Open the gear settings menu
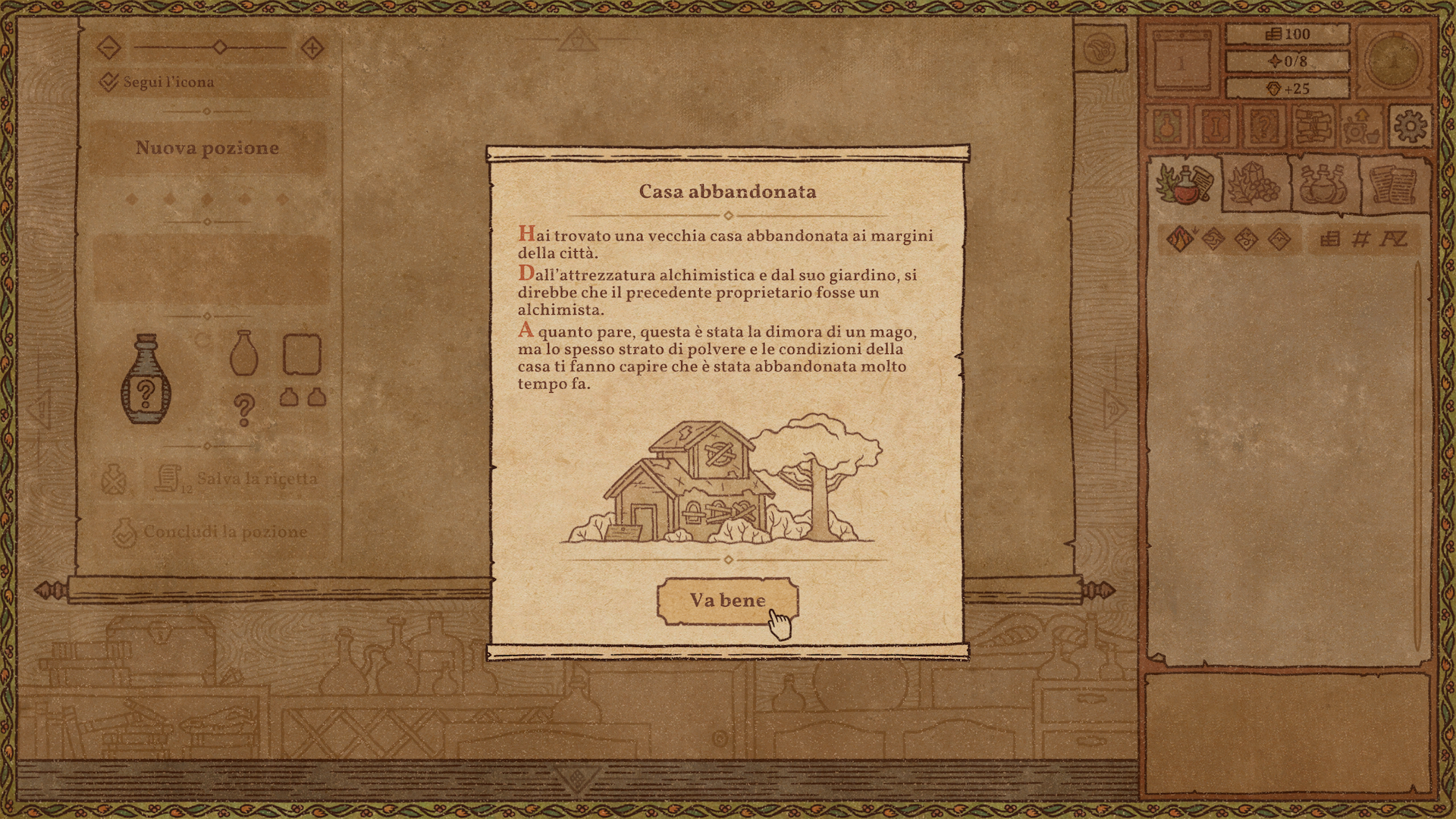 1410,126
